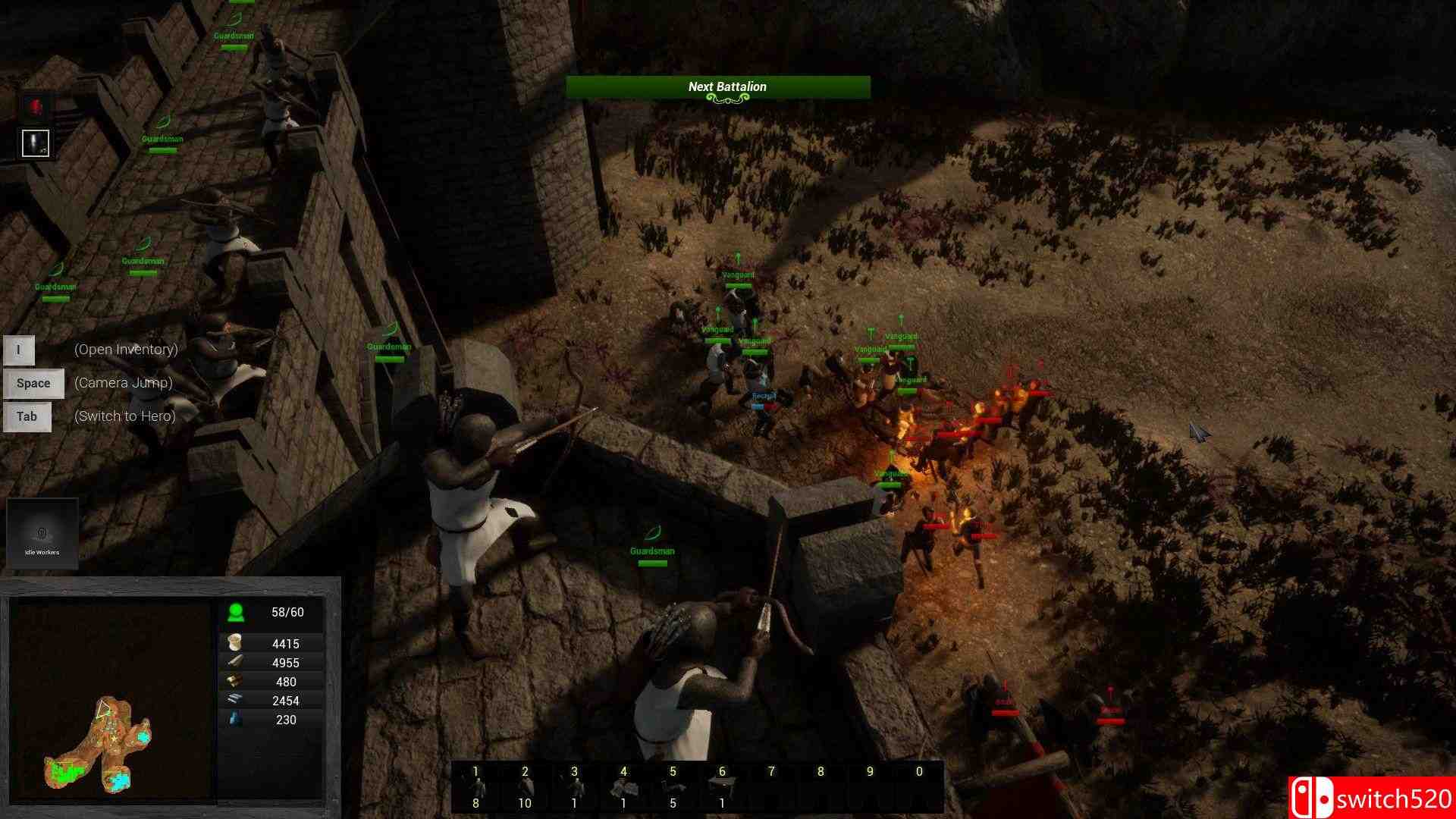Click the gold resource icon showing 480
This screenshot has height=819, width=1456.
235,681
